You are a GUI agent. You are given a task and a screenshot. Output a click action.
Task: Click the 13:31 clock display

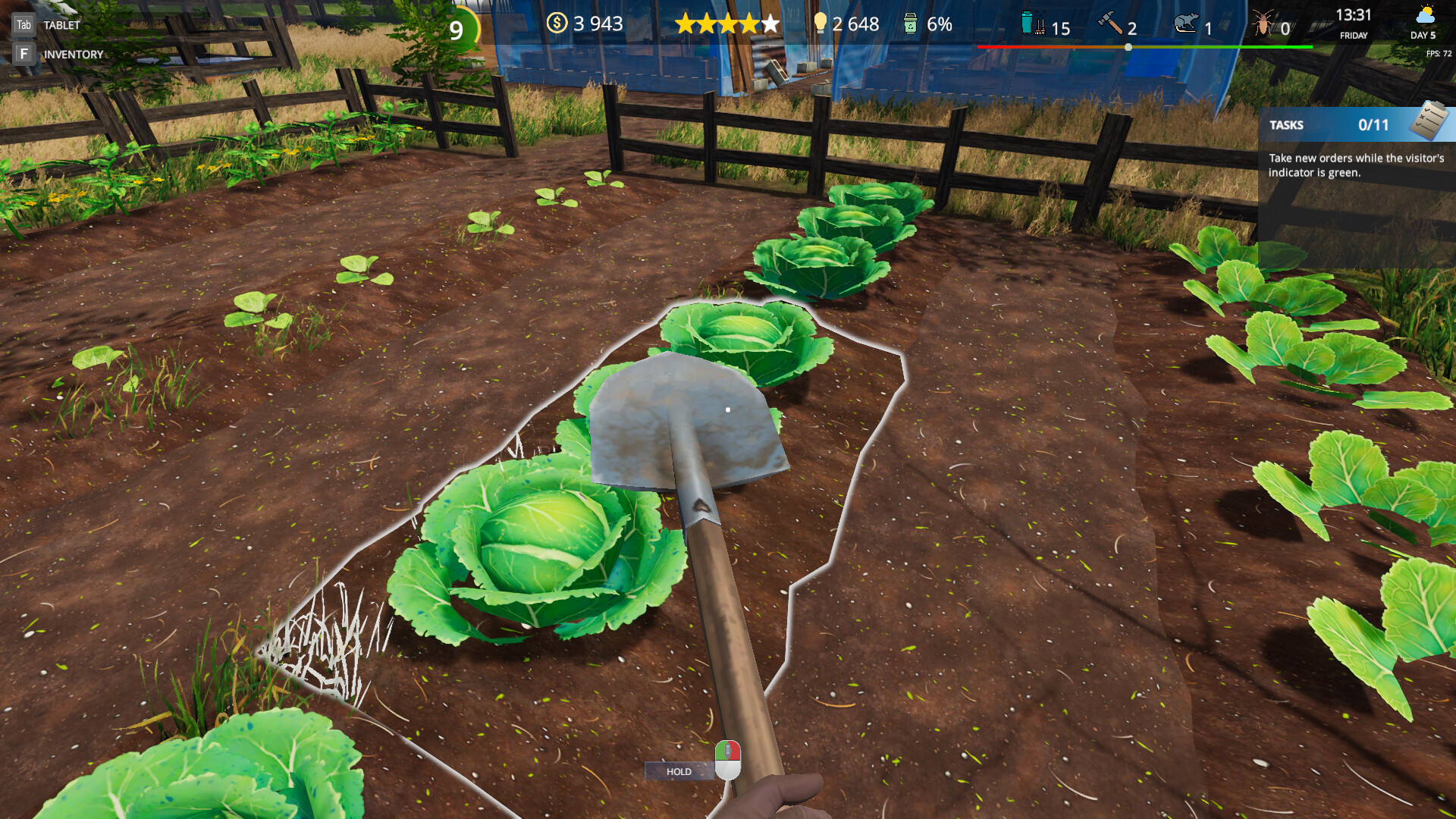tap(1353, 14)
